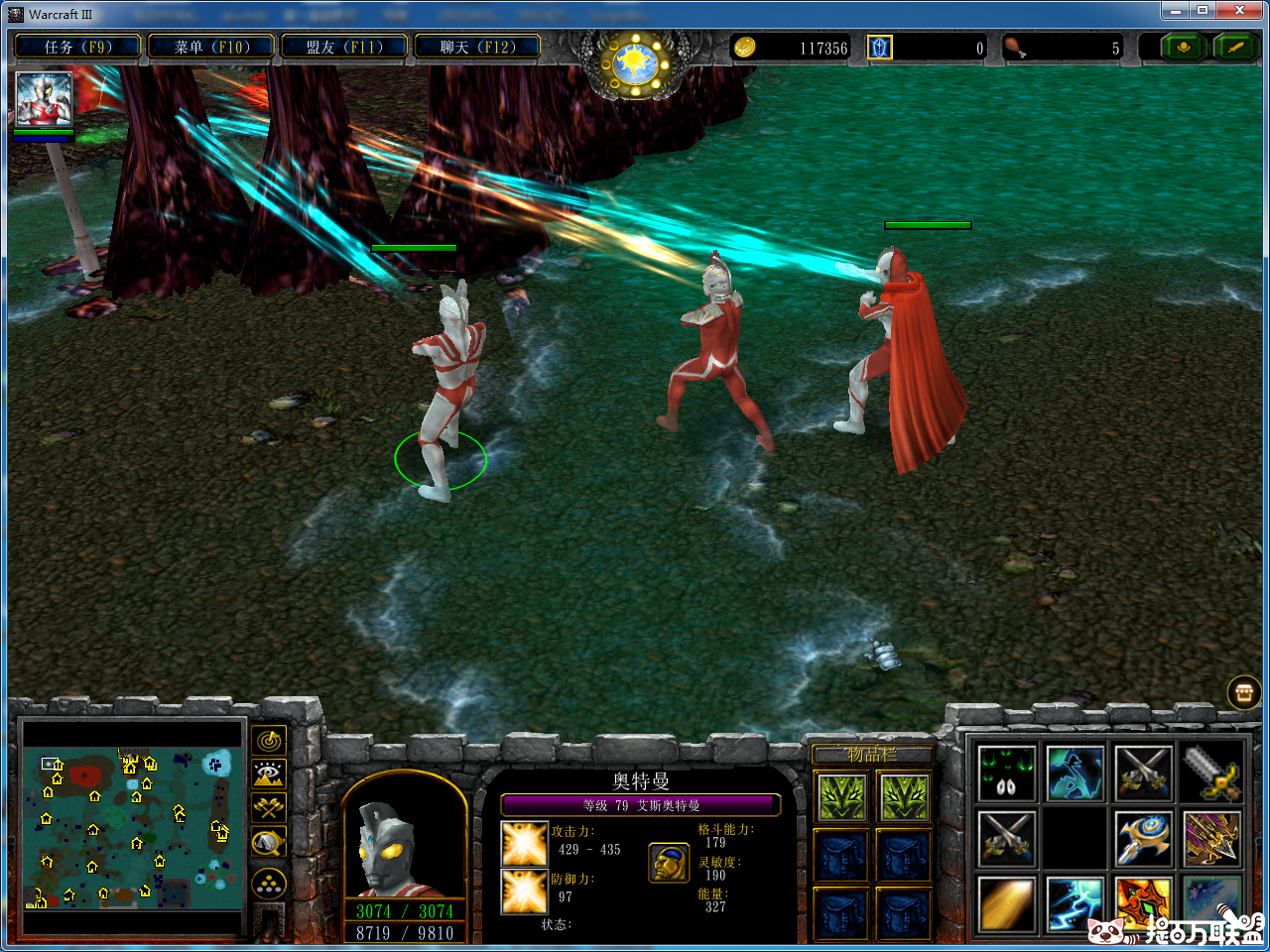This screenshot has width=1270, height=952.
Task: Click the minimap
Action: [132, 830]
